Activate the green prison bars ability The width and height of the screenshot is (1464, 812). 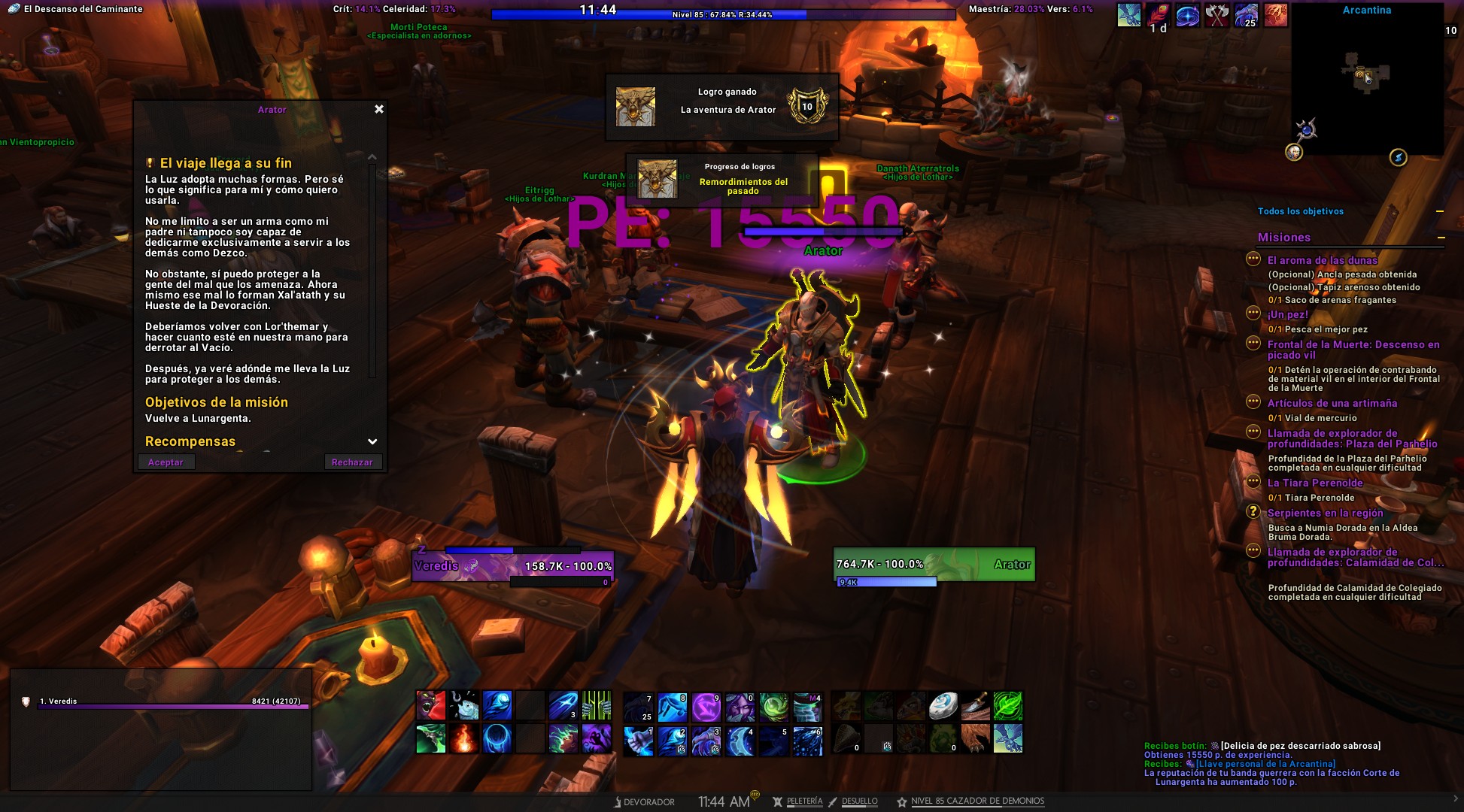[x=597, y=706]
